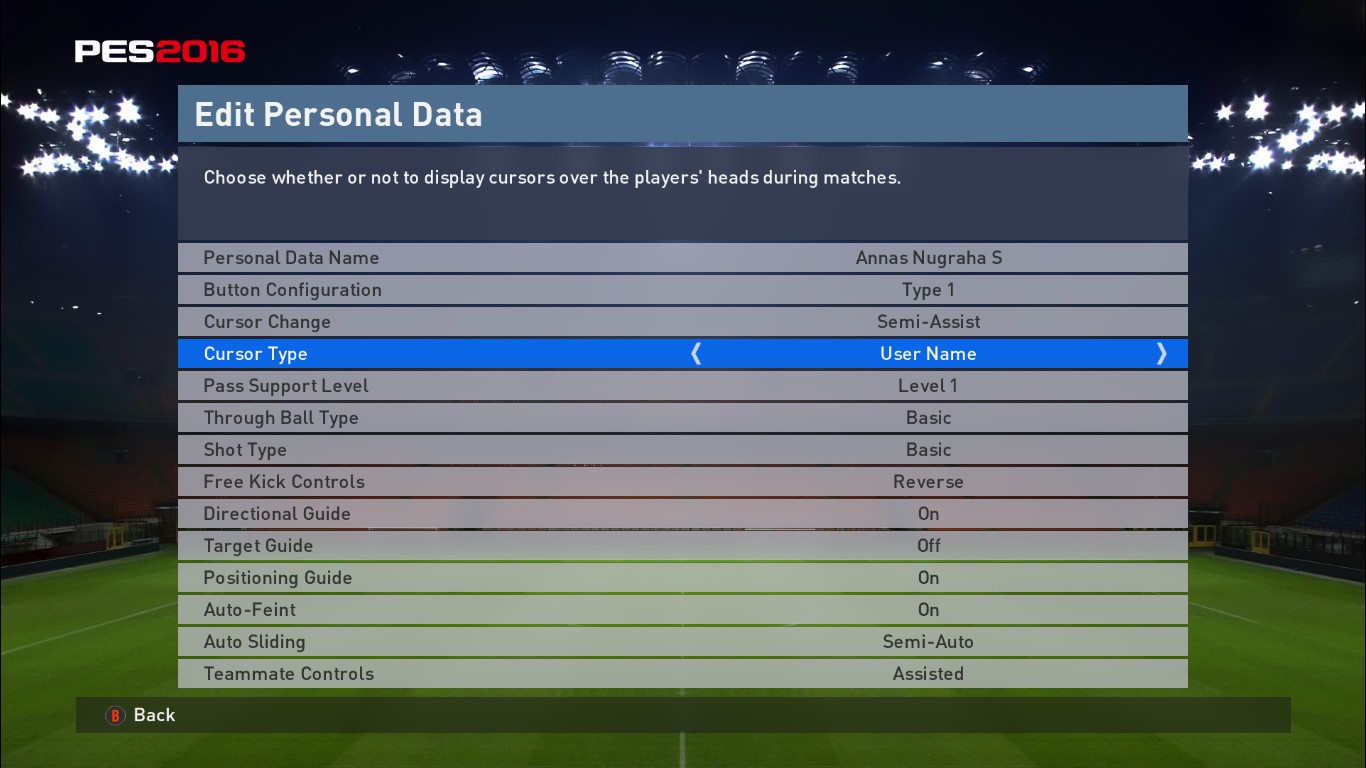Change Pass Support Level value

[683, 385]
